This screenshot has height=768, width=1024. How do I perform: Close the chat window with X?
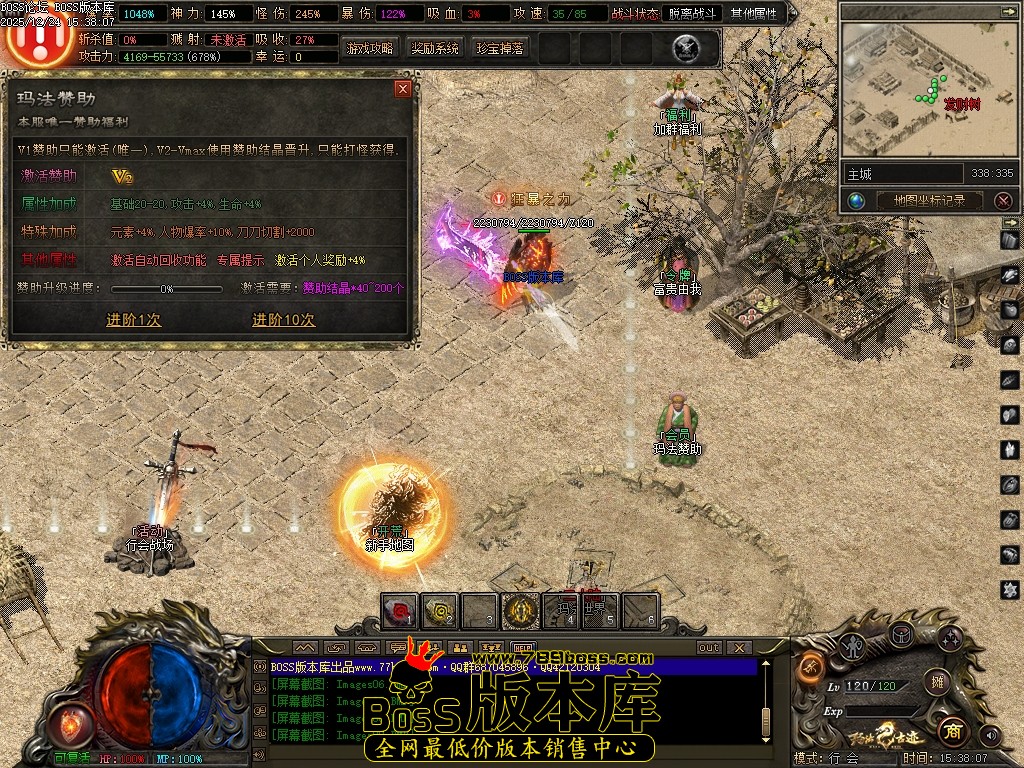pyautogui.click(x=739, y=647)
